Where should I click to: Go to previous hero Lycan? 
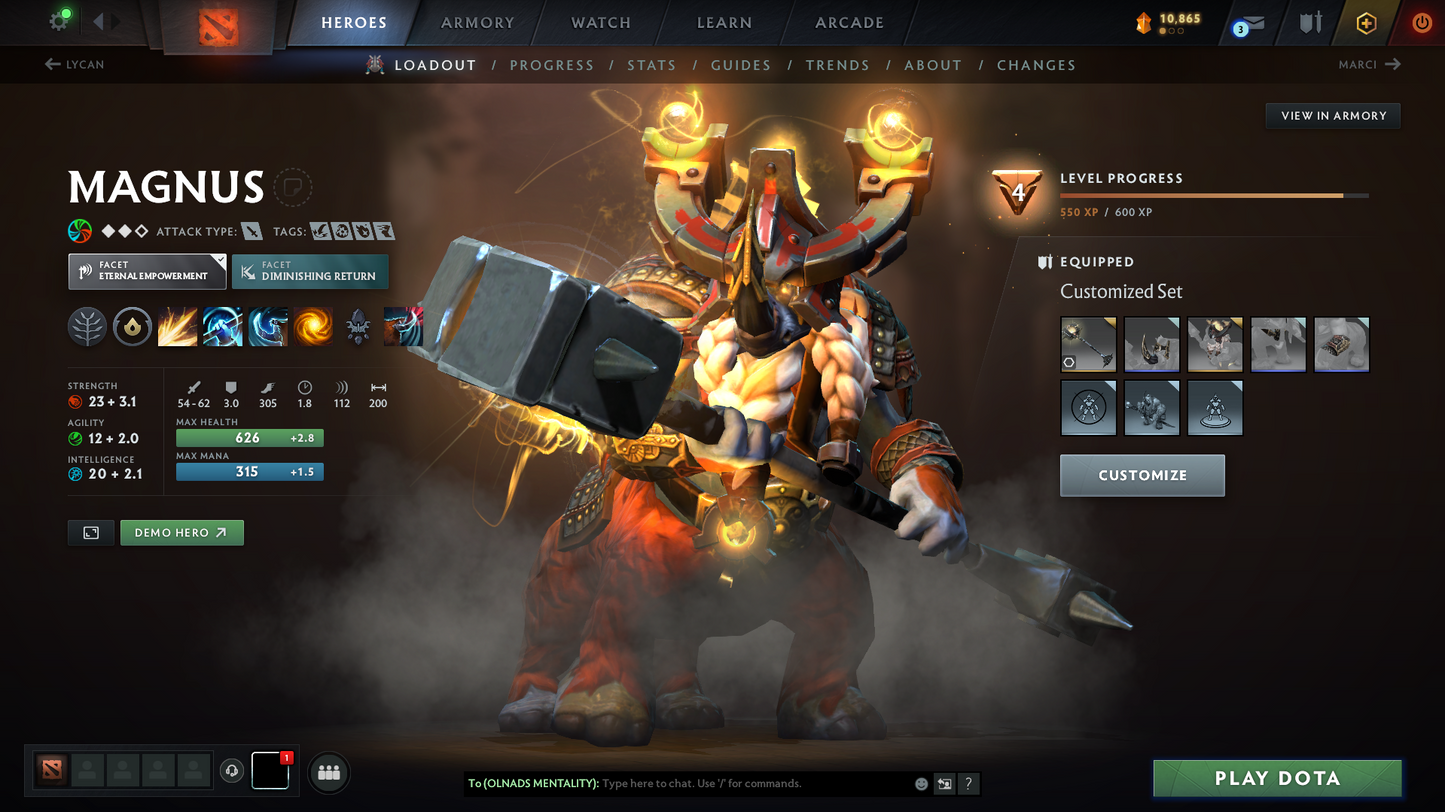coord(75,64)
